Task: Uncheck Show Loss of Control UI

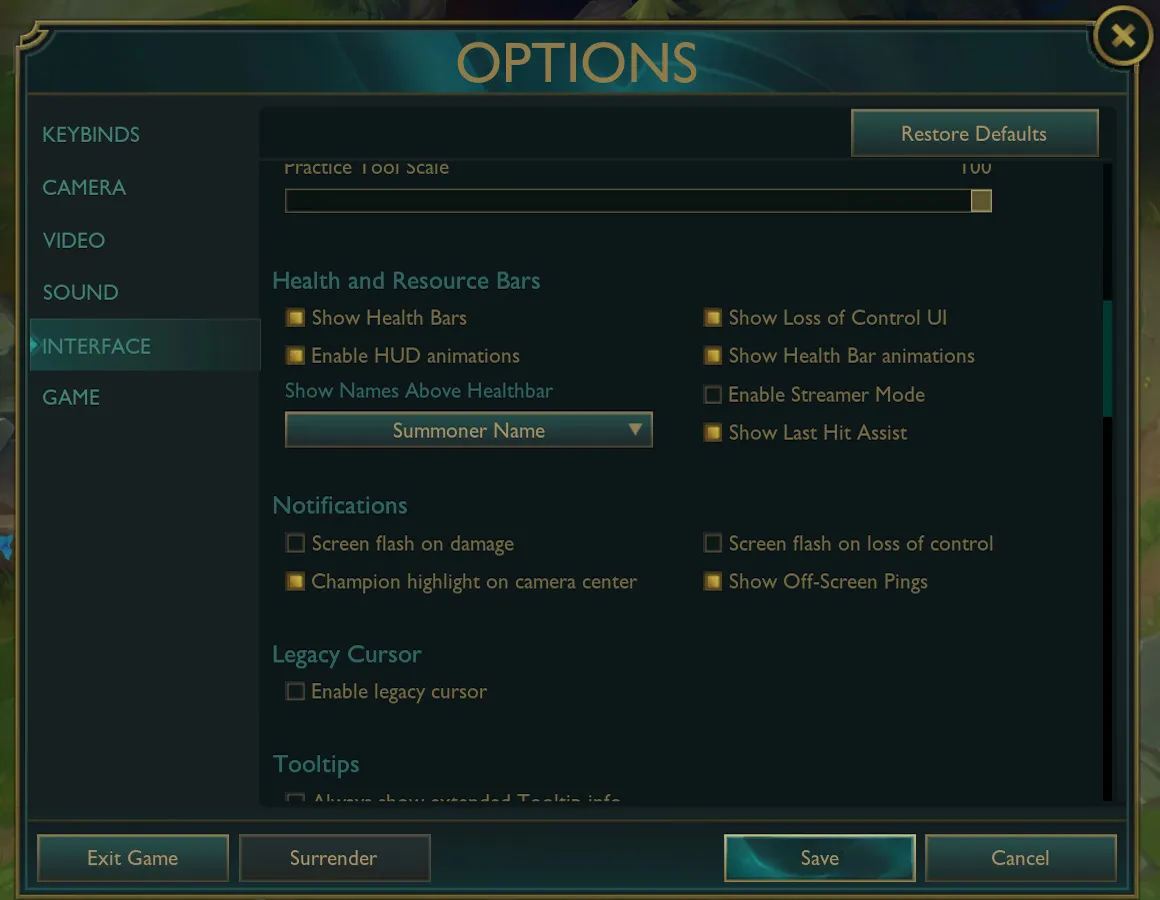Action: point(712,318)
